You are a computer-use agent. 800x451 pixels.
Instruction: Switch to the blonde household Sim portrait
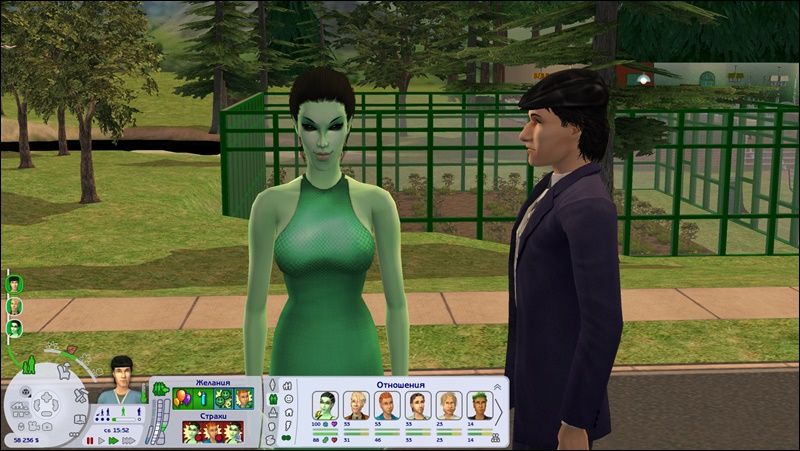[x=15, y=305]
